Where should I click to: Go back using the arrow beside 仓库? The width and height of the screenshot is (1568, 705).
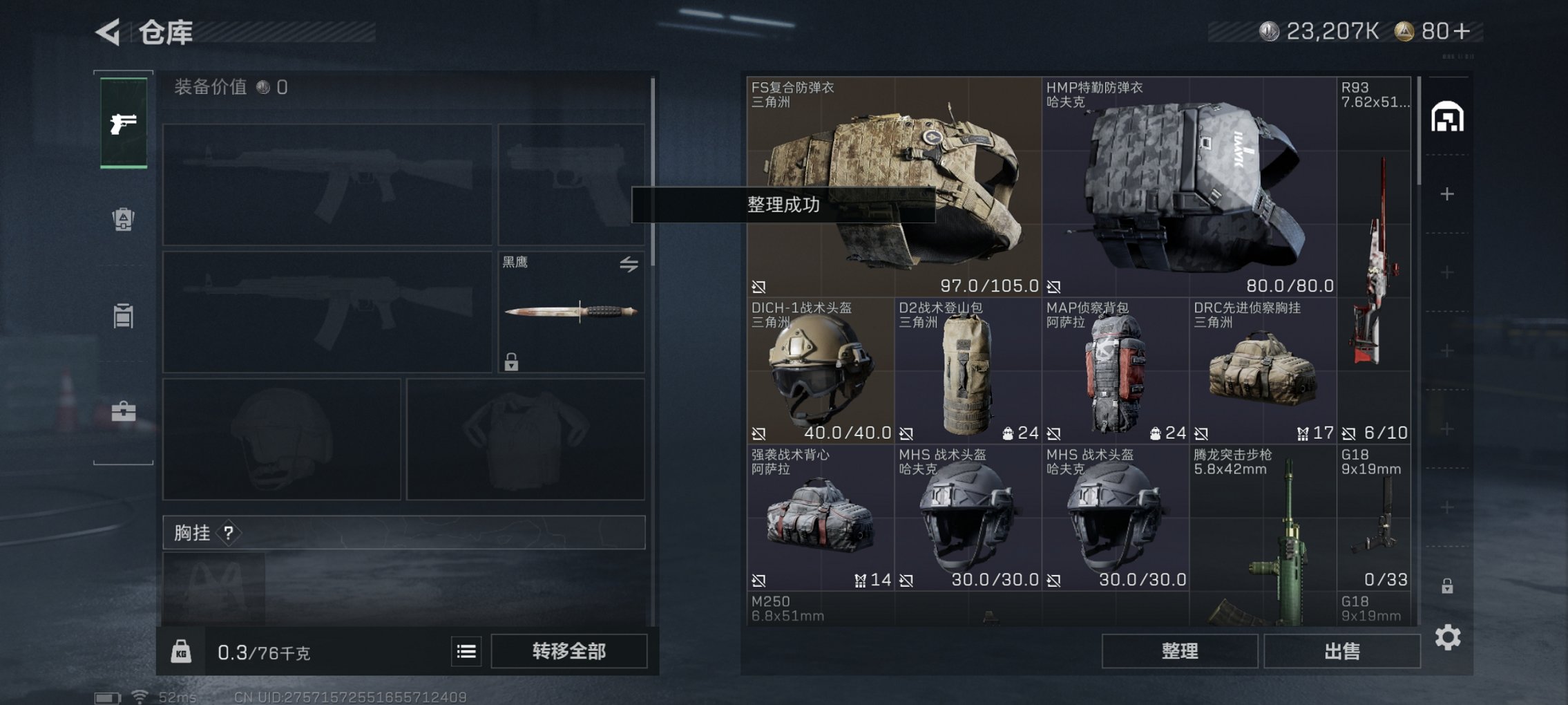click(x=109, y=32)
